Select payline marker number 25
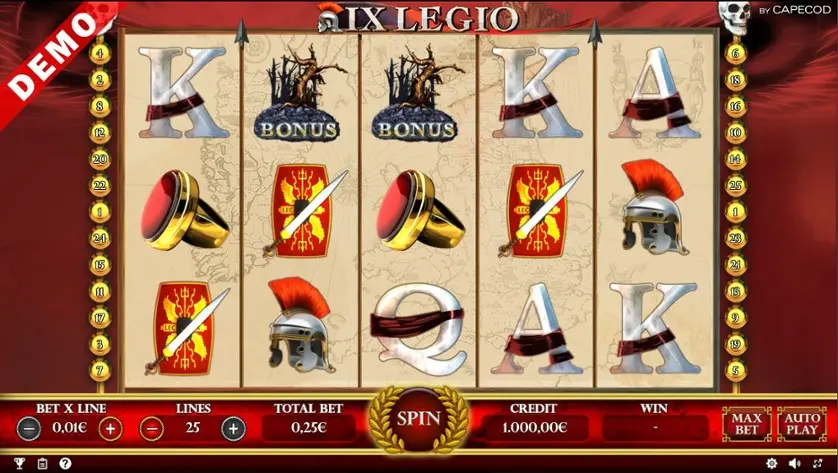This screenshot has width=838, height=473. tap(736, 185)
